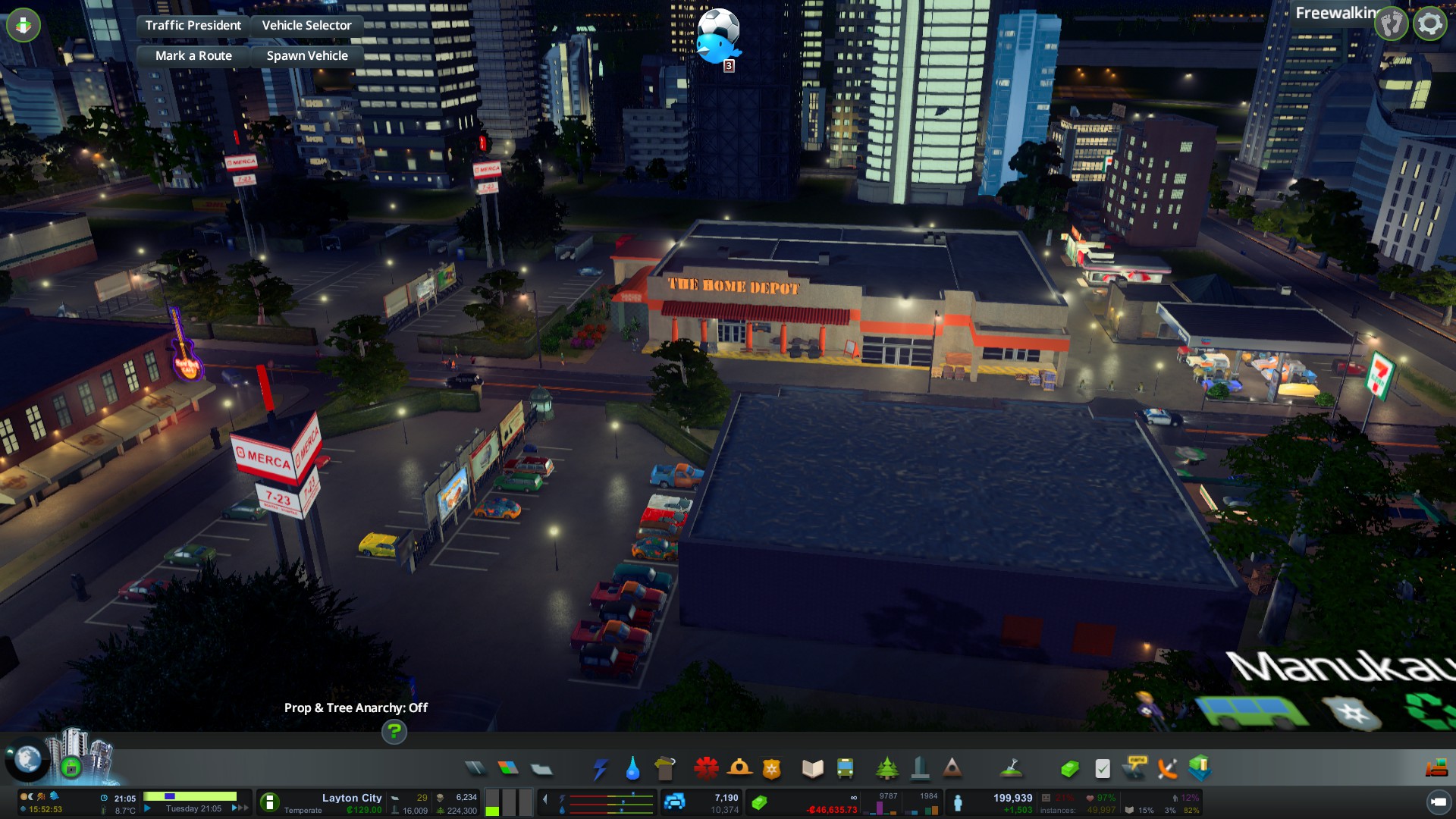Select the Healthcare red cross menu
Image resolution: width=1456 pixels, height=819 pixels.
(706, 769)
